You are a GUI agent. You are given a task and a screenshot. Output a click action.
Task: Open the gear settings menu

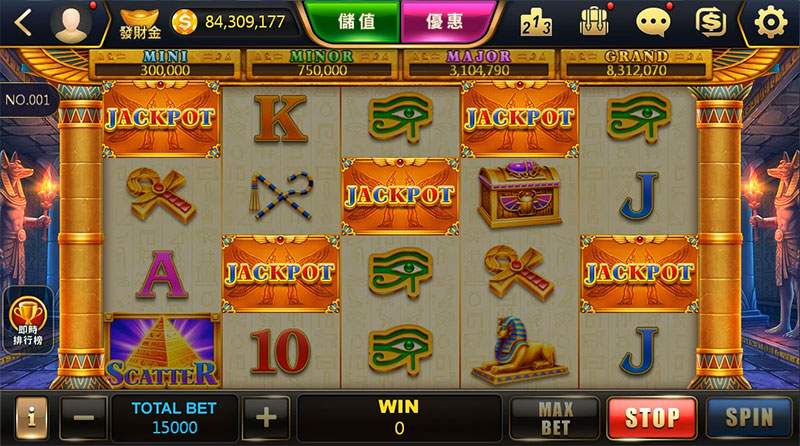click(x=770, y=21)
